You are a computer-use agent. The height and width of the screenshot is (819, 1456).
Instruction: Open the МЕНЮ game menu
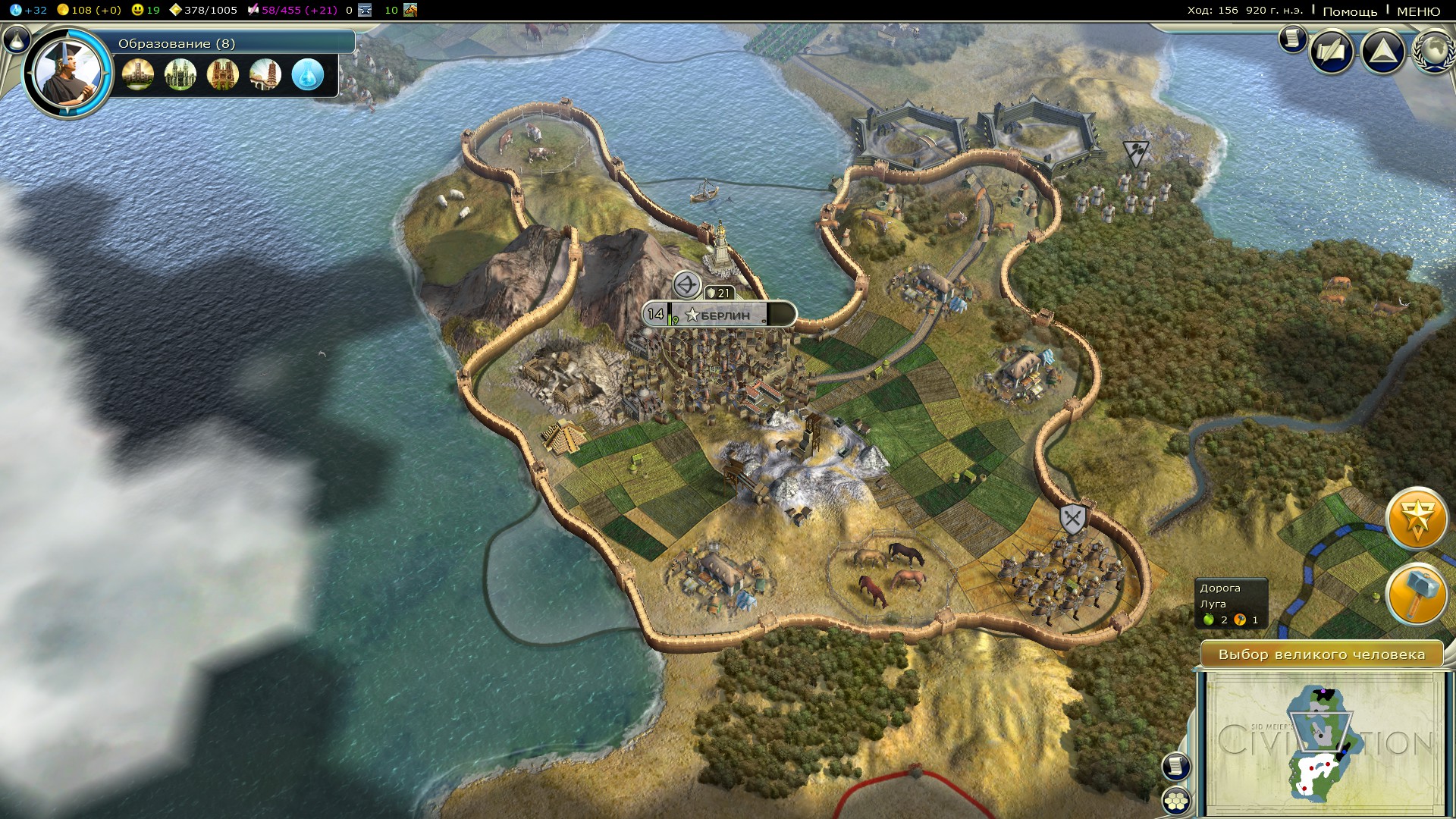[1418, 11]
